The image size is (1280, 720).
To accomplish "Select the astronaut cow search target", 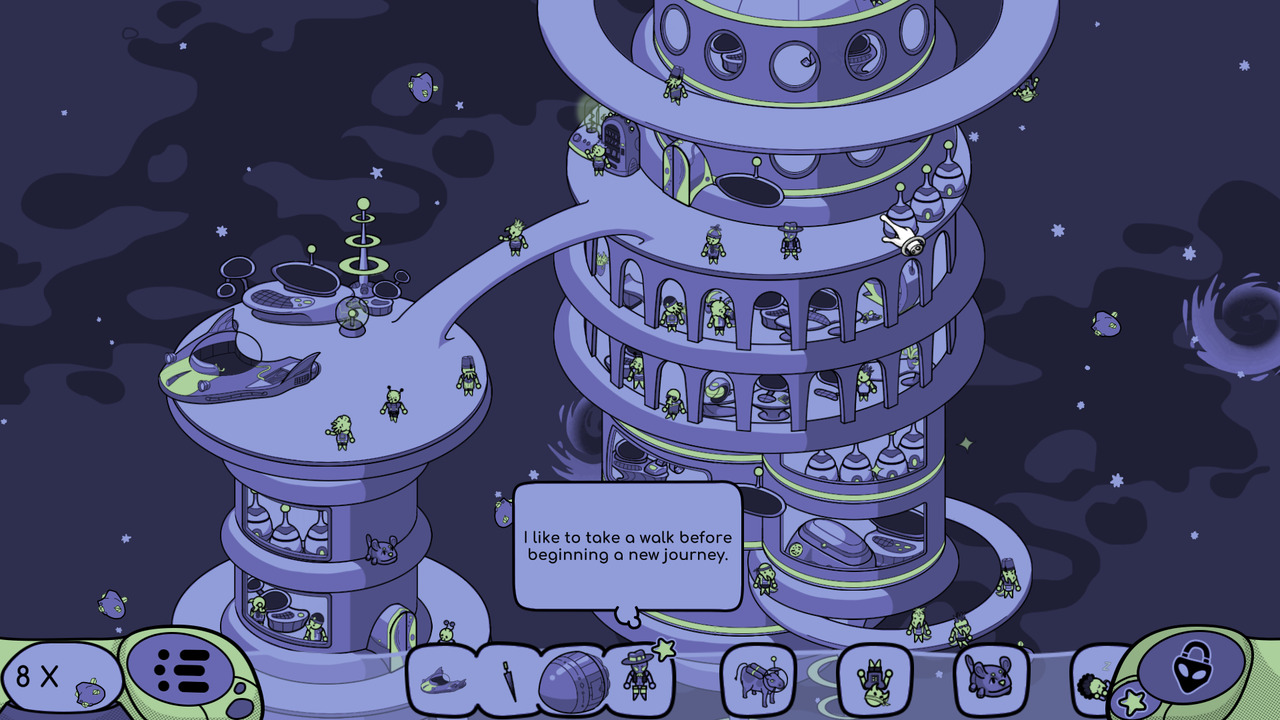I will point(757,680).
